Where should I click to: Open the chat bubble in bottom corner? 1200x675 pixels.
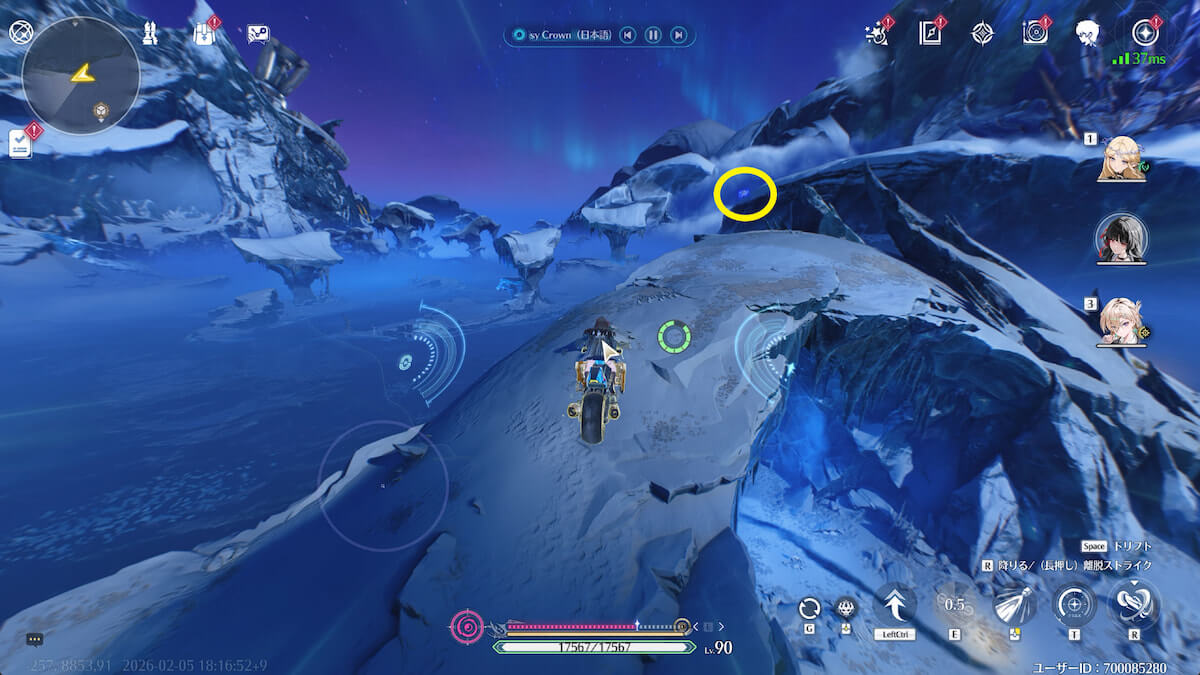(x=35, y=640)
